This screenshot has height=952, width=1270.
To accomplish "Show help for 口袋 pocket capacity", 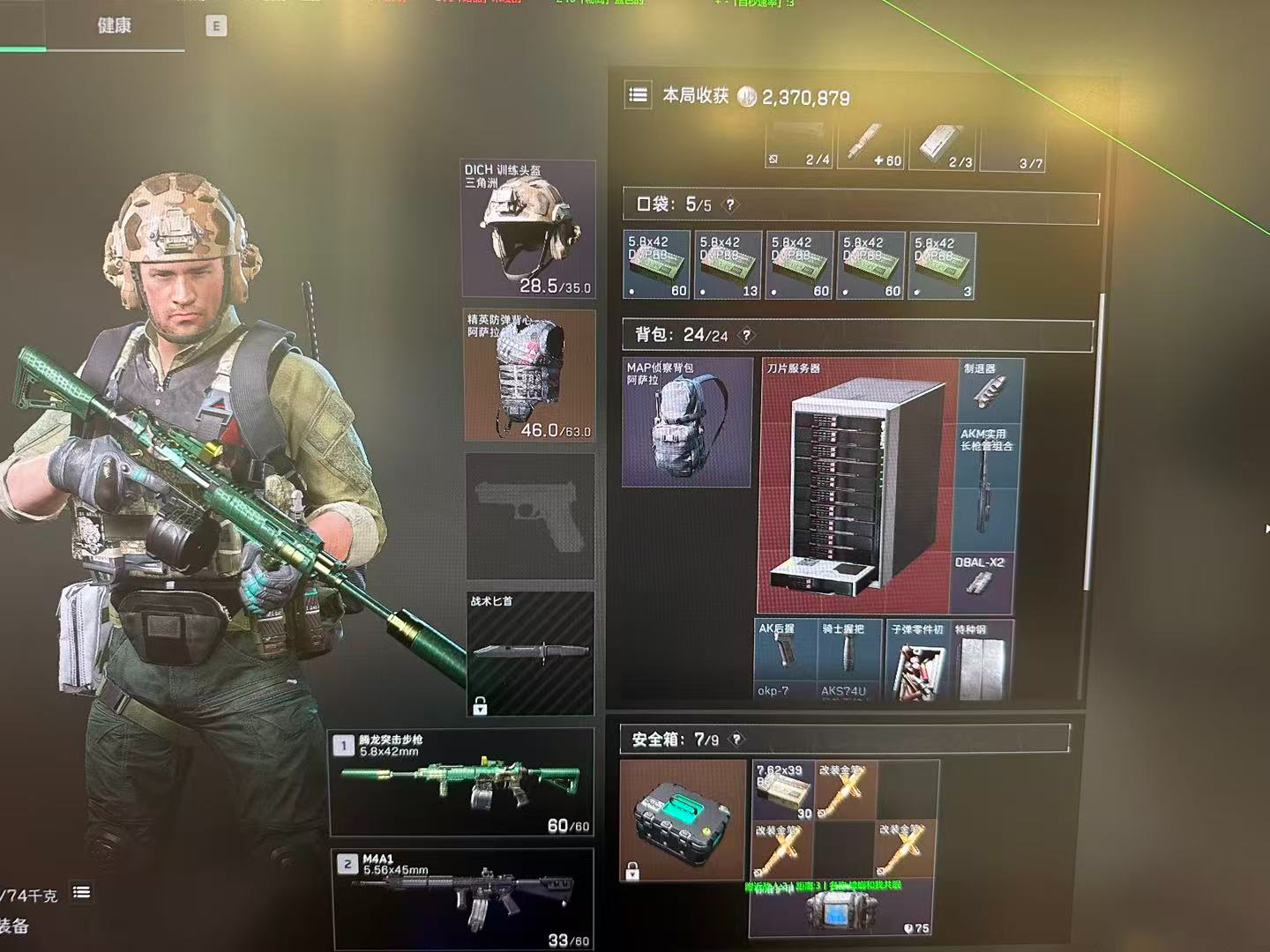I will pyautogui.click(x=729, y=205).
